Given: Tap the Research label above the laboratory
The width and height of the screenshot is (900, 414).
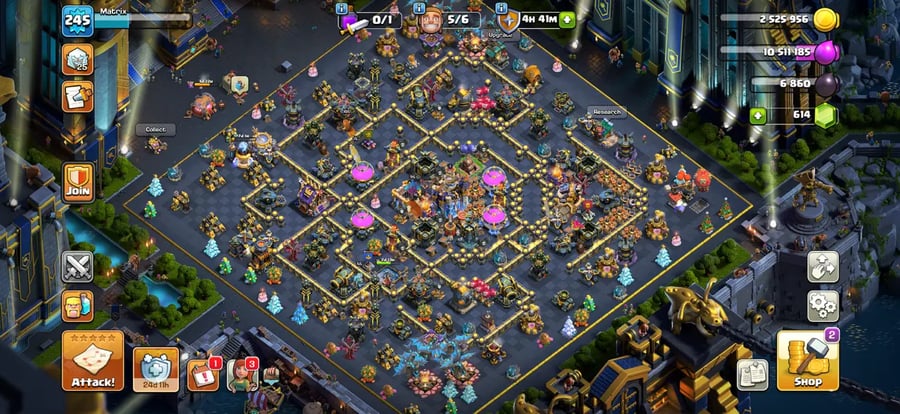Looking at the screenshot, I should pos(606,112).
